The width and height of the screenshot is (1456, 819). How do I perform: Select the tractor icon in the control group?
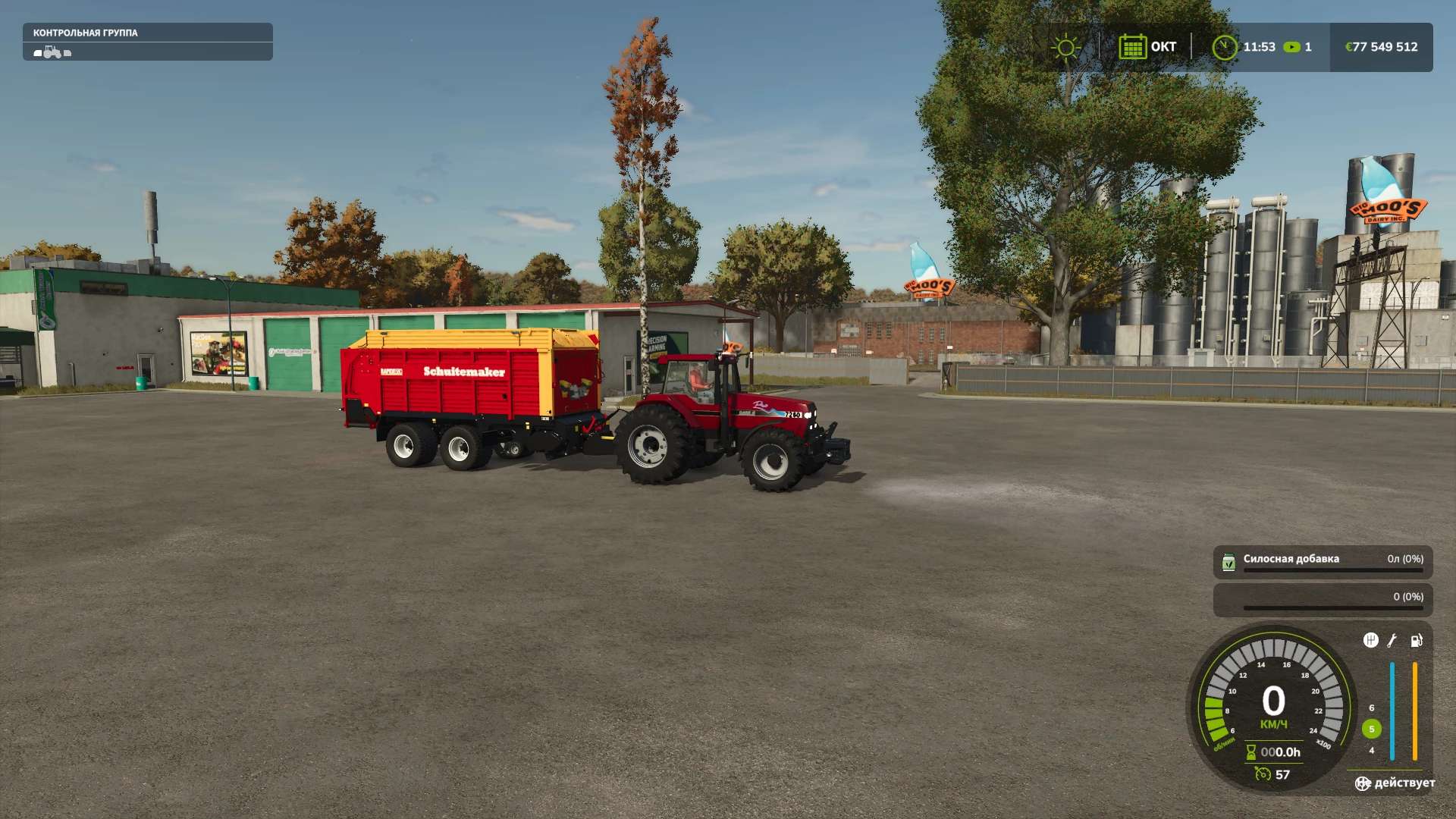(x=52, y=52)
